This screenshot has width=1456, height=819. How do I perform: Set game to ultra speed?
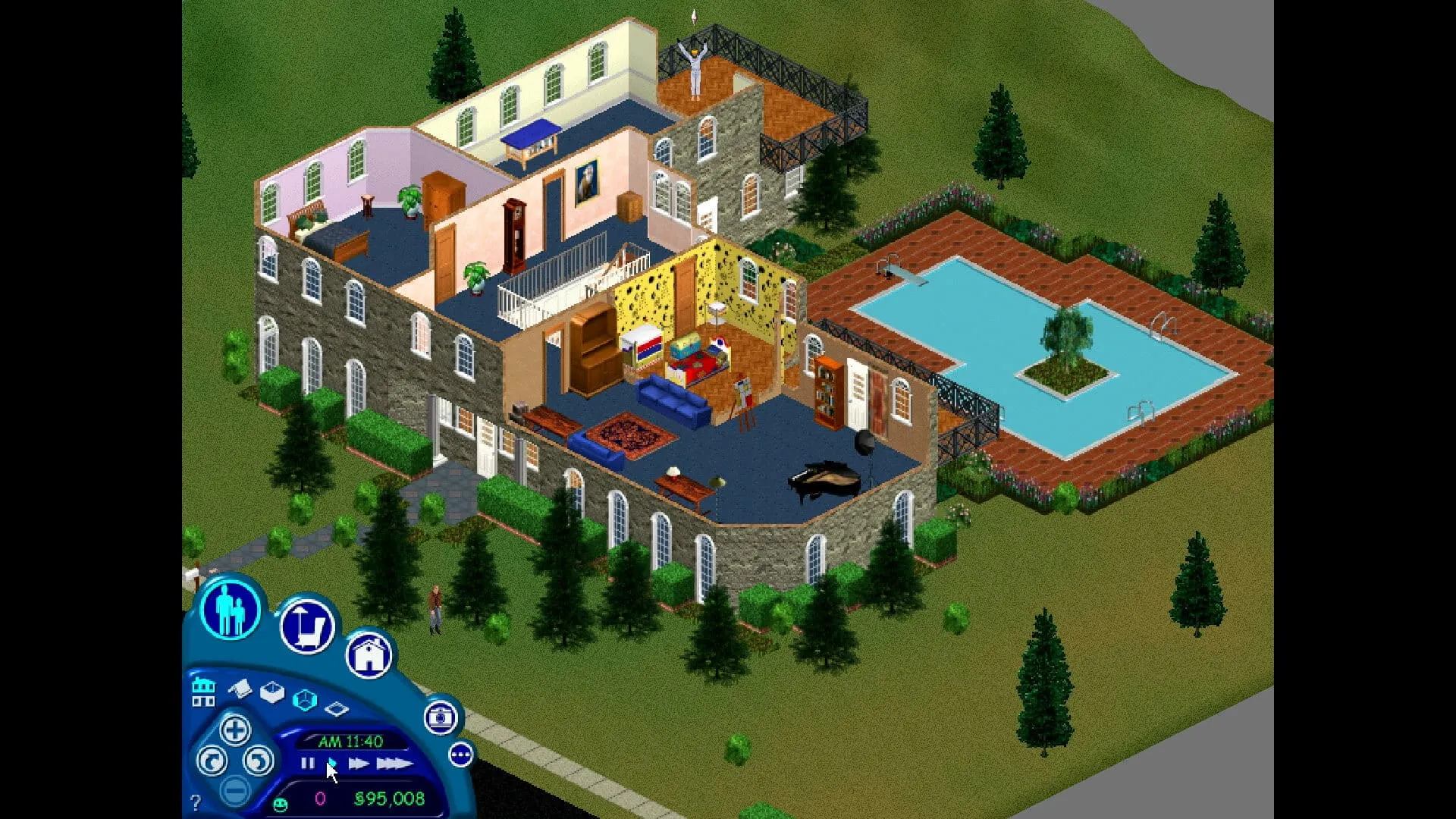(x=394, y=763)
